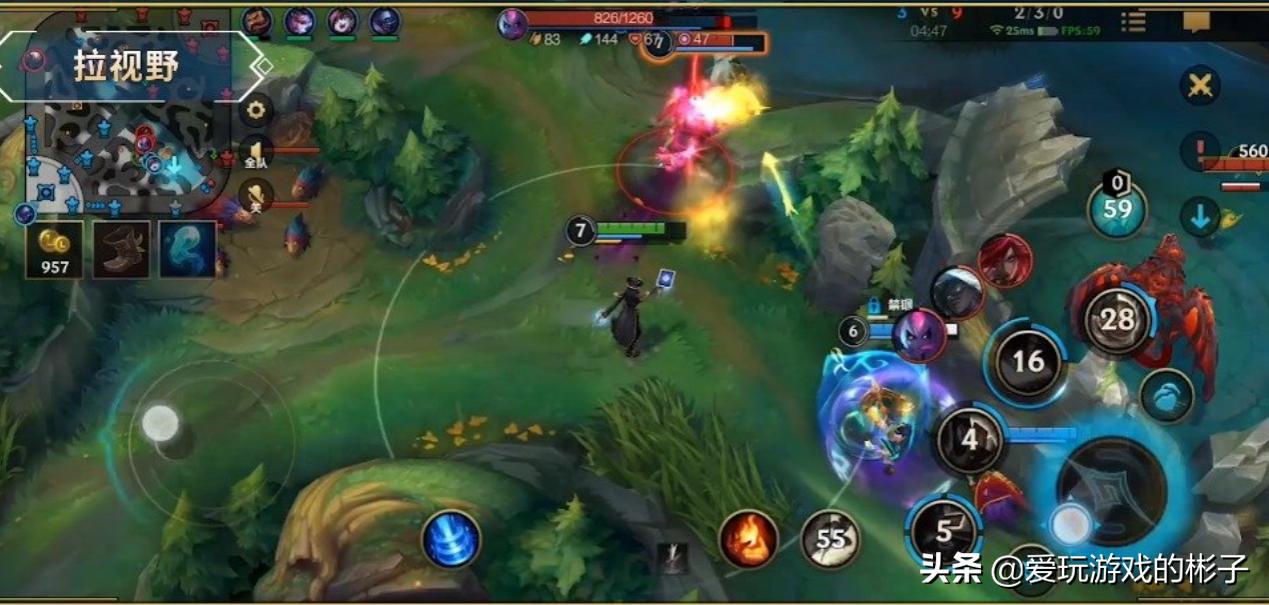Tap the ward trinket showing 59
The height and width of the screenshot is (605, 1269).
[x=1117, y=209]
